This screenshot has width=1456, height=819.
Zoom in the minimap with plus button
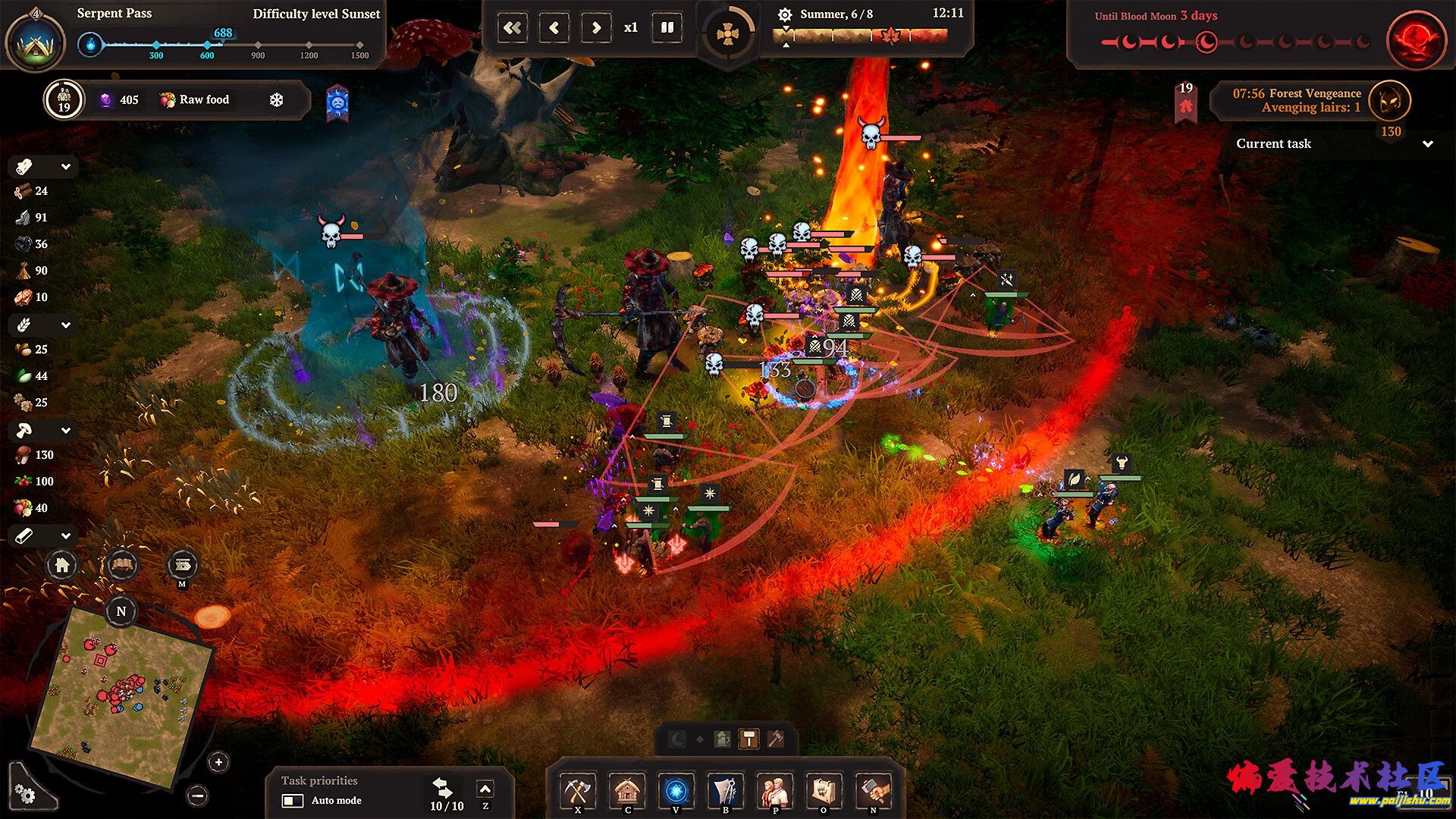tap(218, 762)
